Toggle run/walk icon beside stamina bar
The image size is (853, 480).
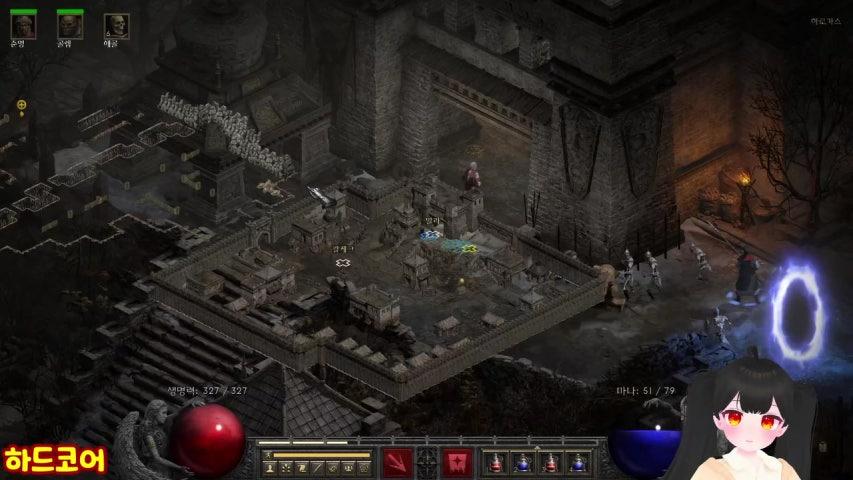click(x=267, y=453)
